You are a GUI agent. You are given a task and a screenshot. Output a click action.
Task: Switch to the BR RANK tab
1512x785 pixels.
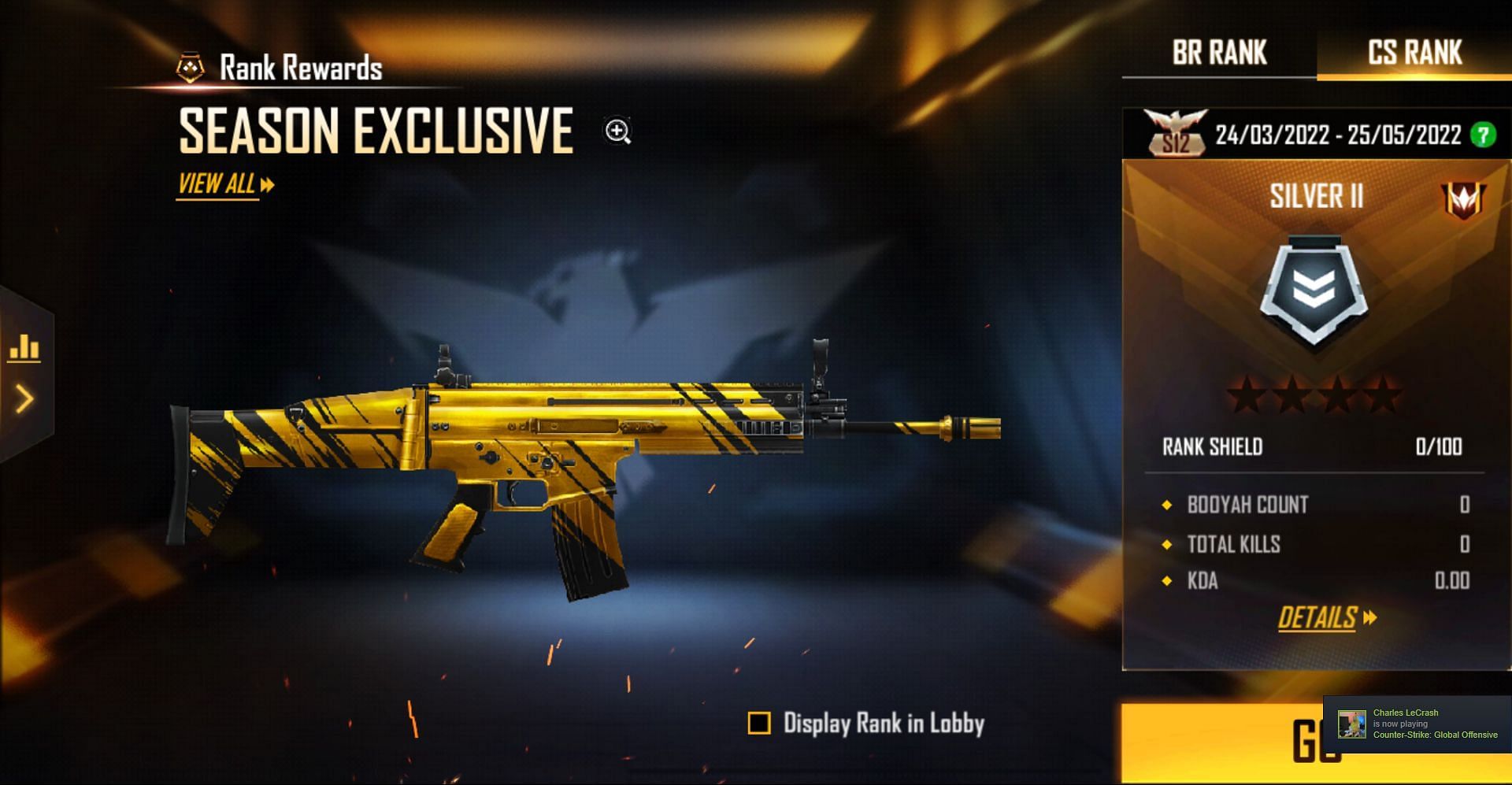pyautogui.click(x=1219, y=53)
